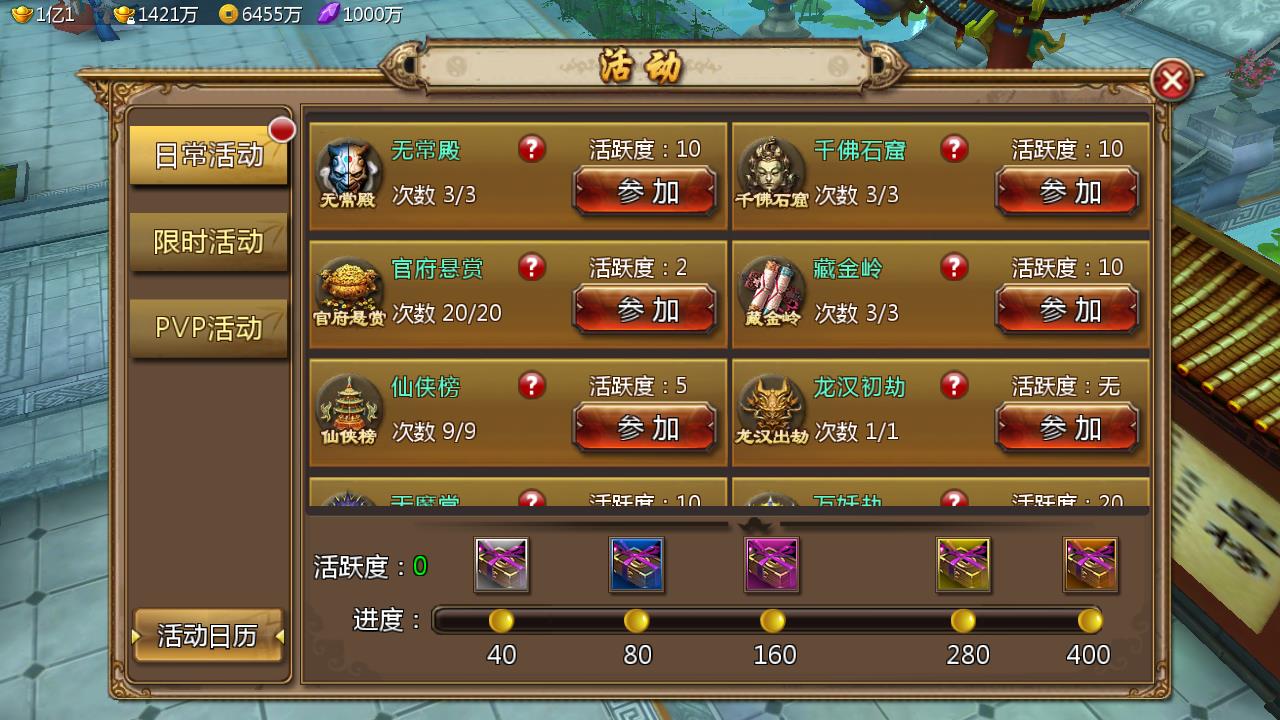Viewport: 1280px width, 720px height.
Task: Open help tip for 藏金岭
Action: (x=953, y=267)
